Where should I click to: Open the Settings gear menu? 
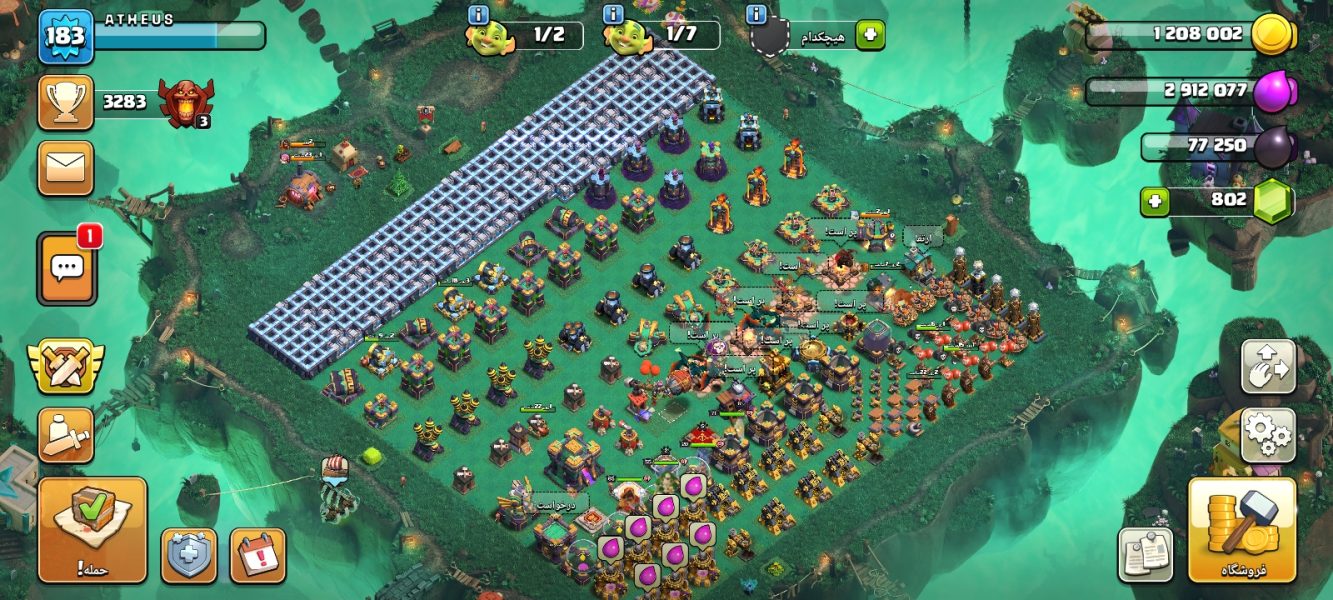(x=1268, y=435)
